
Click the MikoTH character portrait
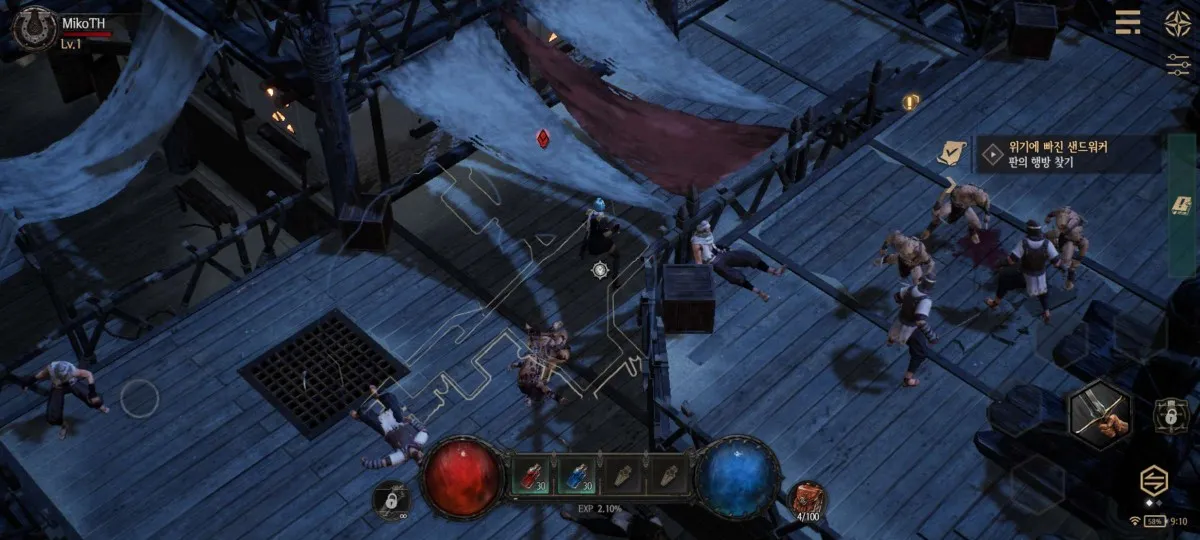pyautogui.click(x=33, y=27)
